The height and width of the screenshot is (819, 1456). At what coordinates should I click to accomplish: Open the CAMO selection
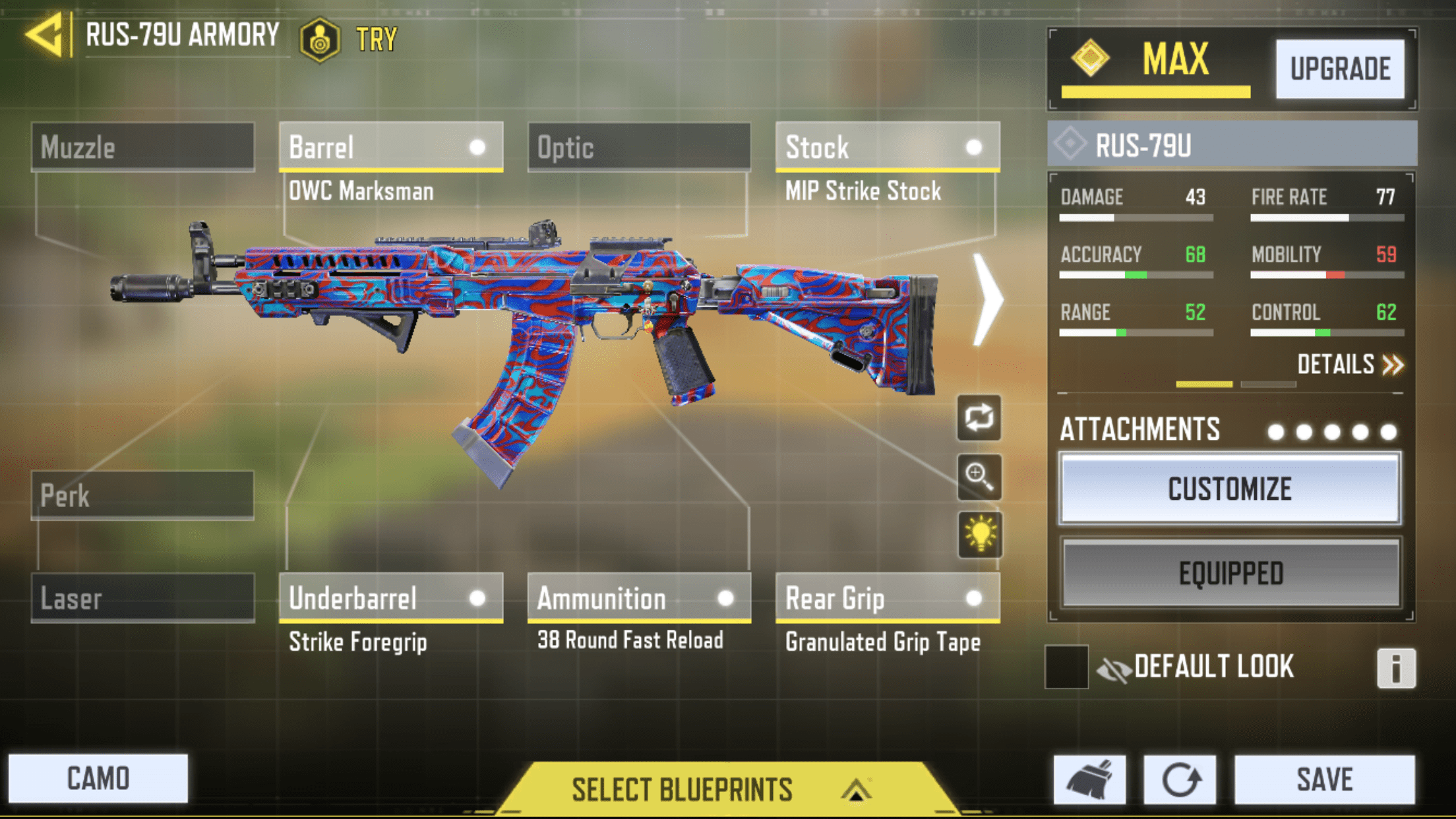(x=98, y=779)
